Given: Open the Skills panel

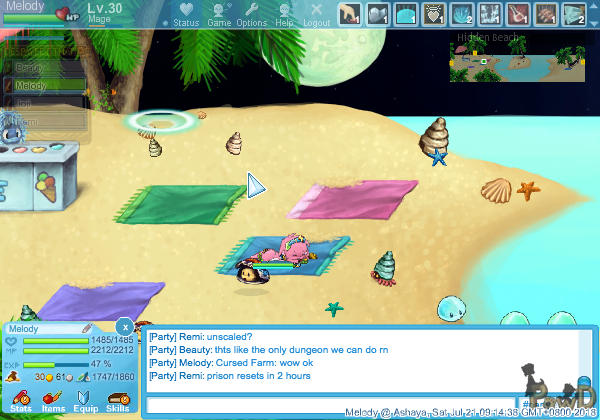Looking at the screenshot, I should coord(117,398).
